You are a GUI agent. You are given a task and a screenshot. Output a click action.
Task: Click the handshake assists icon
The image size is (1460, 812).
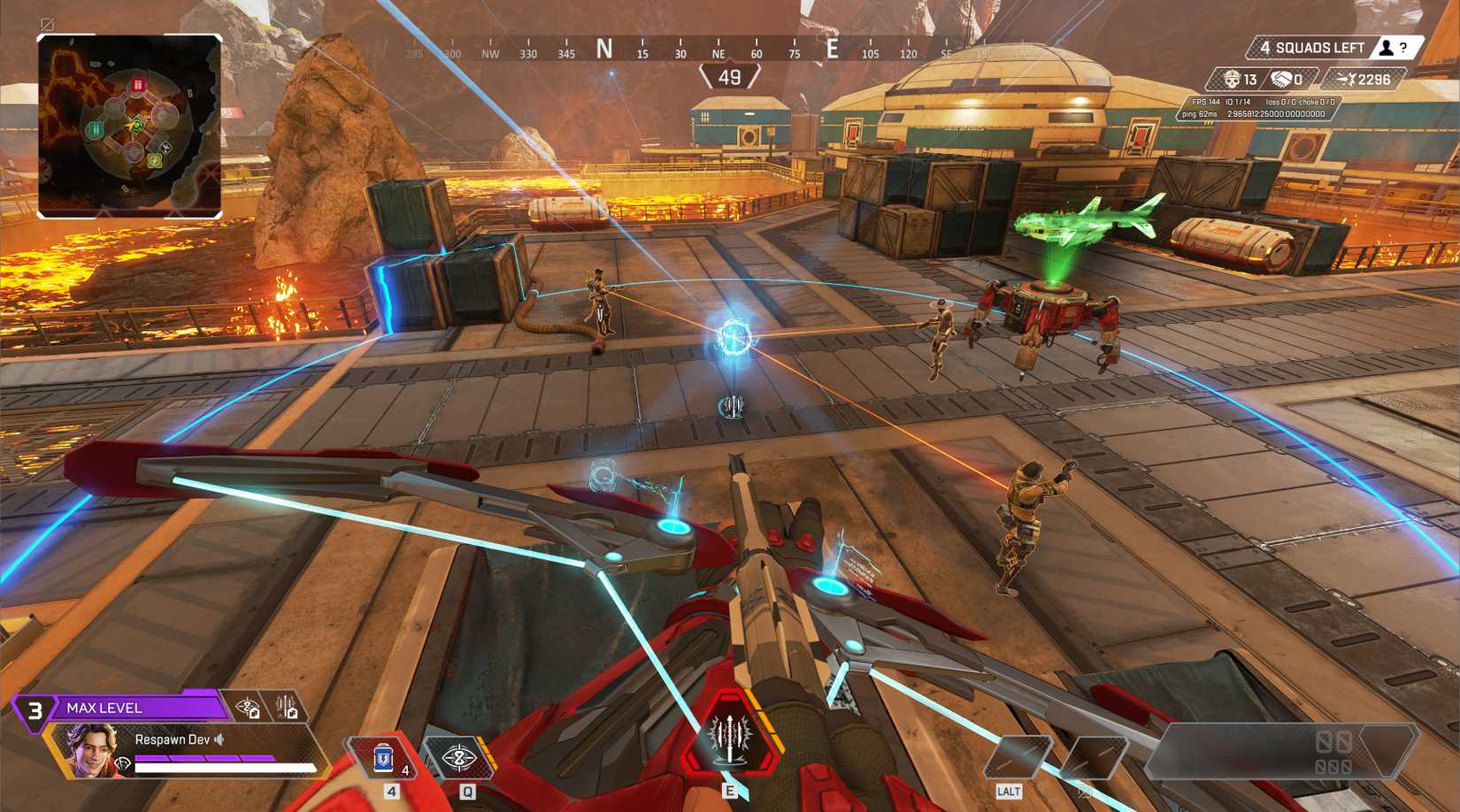coord(1282,80)
